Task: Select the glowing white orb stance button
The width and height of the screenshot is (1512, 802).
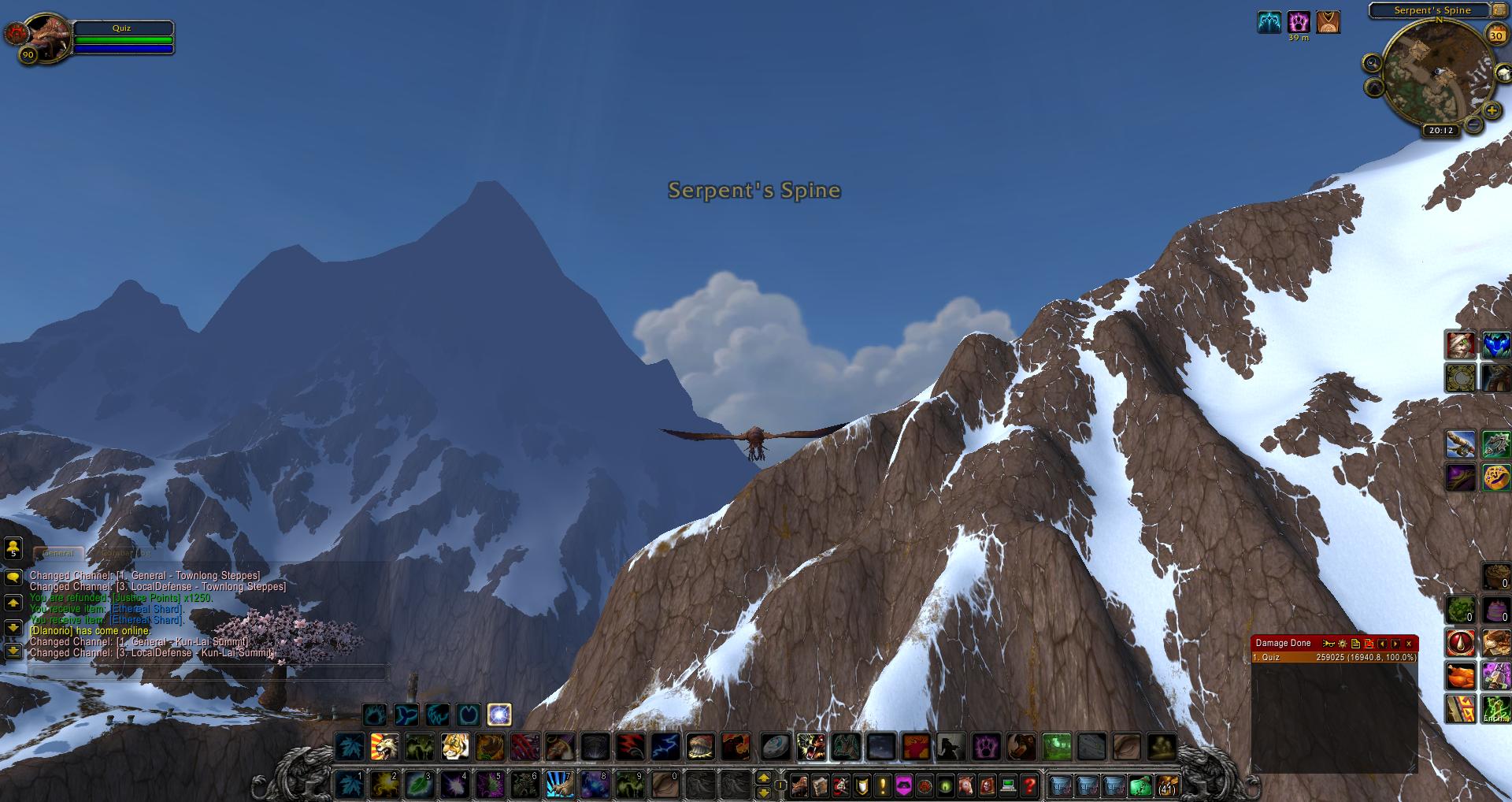Action: (499, 715)
